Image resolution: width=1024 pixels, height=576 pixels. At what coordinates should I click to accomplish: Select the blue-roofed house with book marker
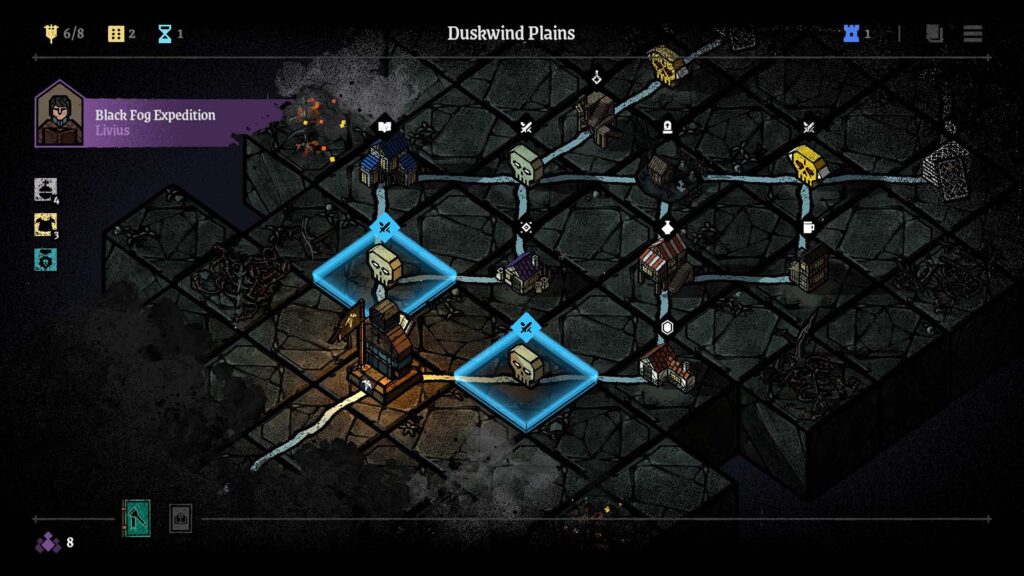tap(388, 162)
